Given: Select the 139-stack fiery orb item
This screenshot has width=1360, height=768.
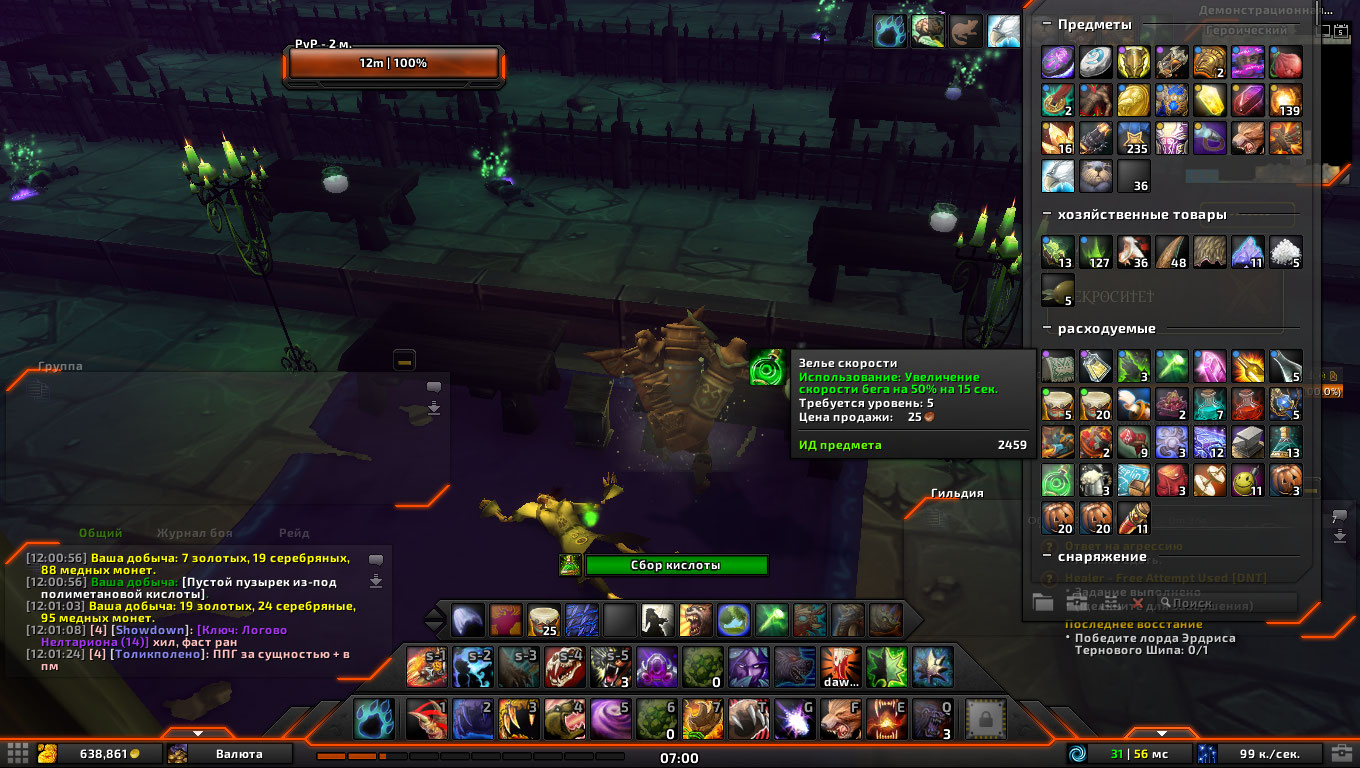Looking at the screenshot, I should click(x=1286, y=100).
